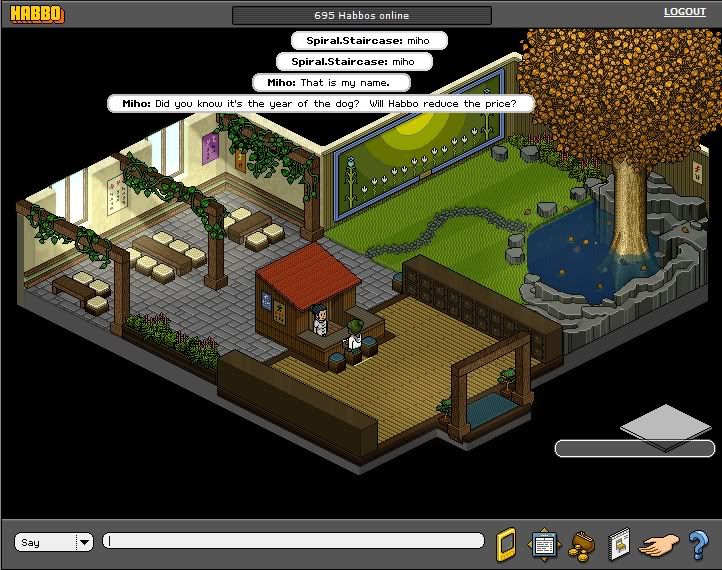Open the navigator icon with arrows

(x=544, y=543)
